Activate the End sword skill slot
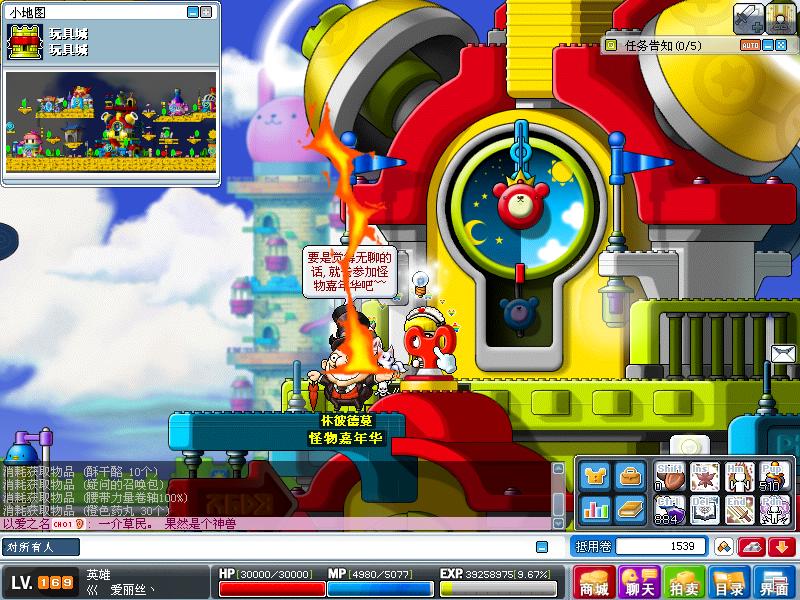The image size is (800, 600). 740,509
